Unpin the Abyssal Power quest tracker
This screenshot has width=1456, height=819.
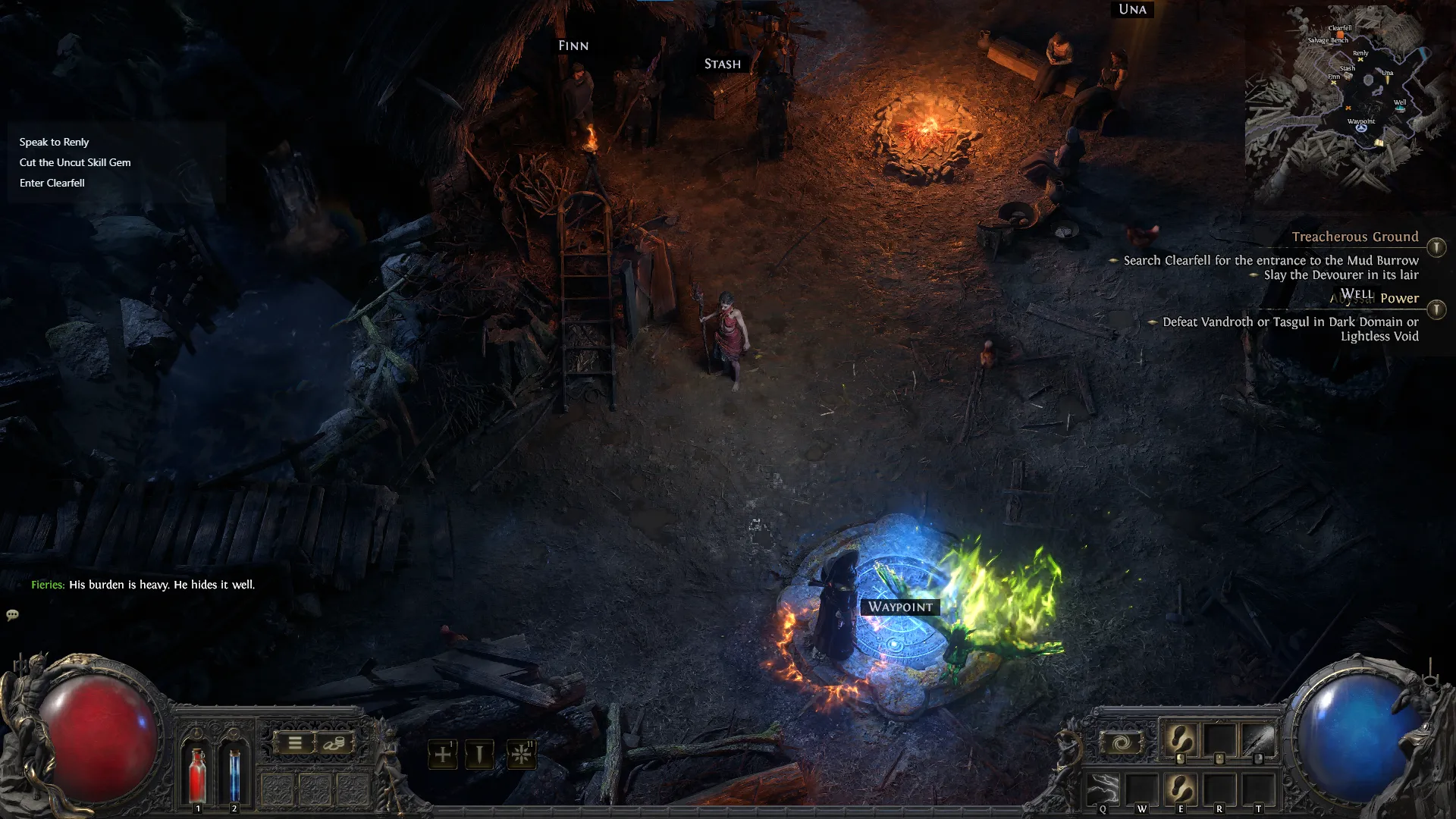[x=1437, y=309]
